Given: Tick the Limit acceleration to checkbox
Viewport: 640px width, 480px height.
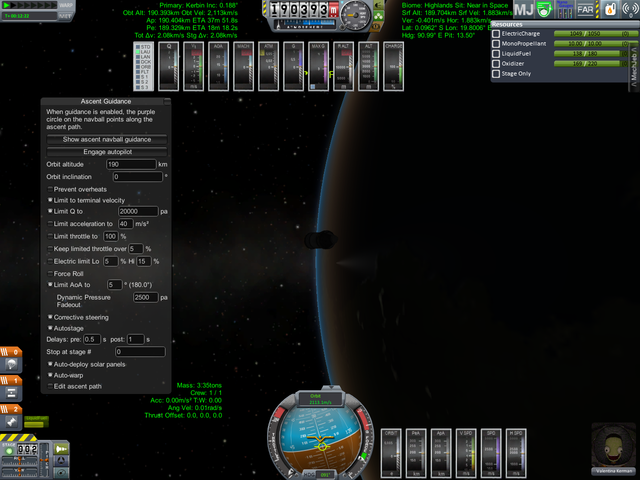Looking at the screenshot, I should [x=51, y=224].
